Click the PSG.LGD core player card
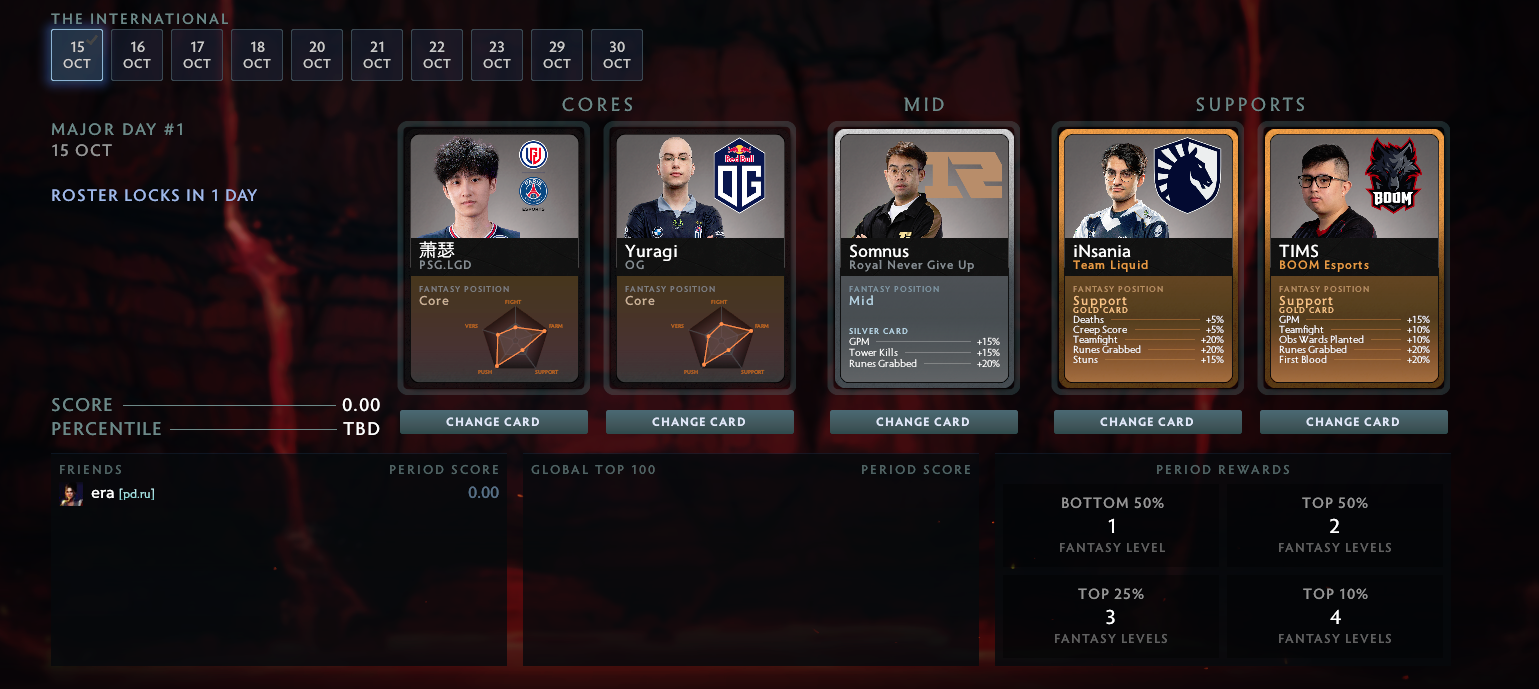This screenshot has height=689, width=1539. pos(494,258)
